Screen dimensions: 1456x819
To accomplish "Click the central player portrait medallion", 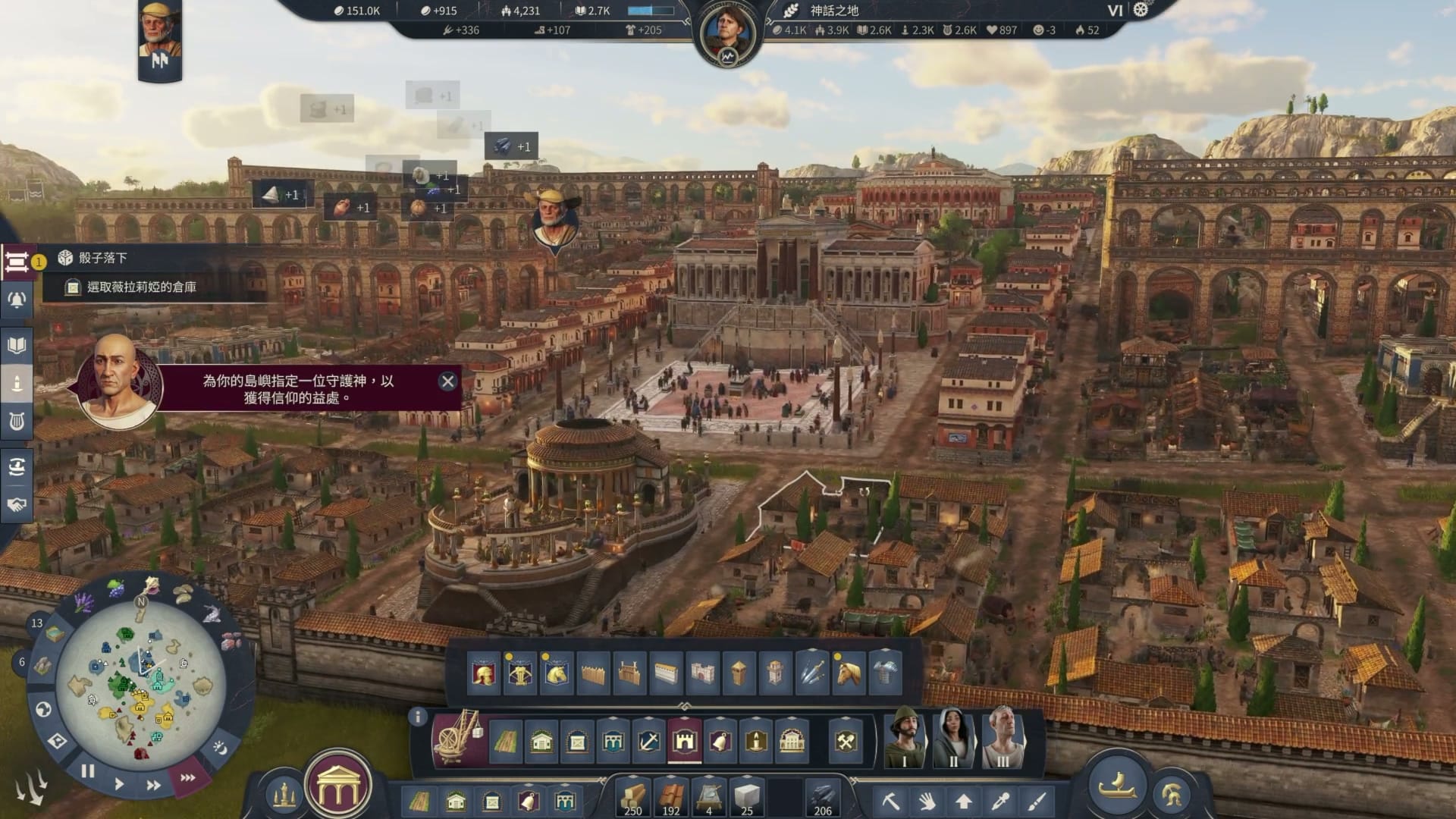I will coord(727,34).
